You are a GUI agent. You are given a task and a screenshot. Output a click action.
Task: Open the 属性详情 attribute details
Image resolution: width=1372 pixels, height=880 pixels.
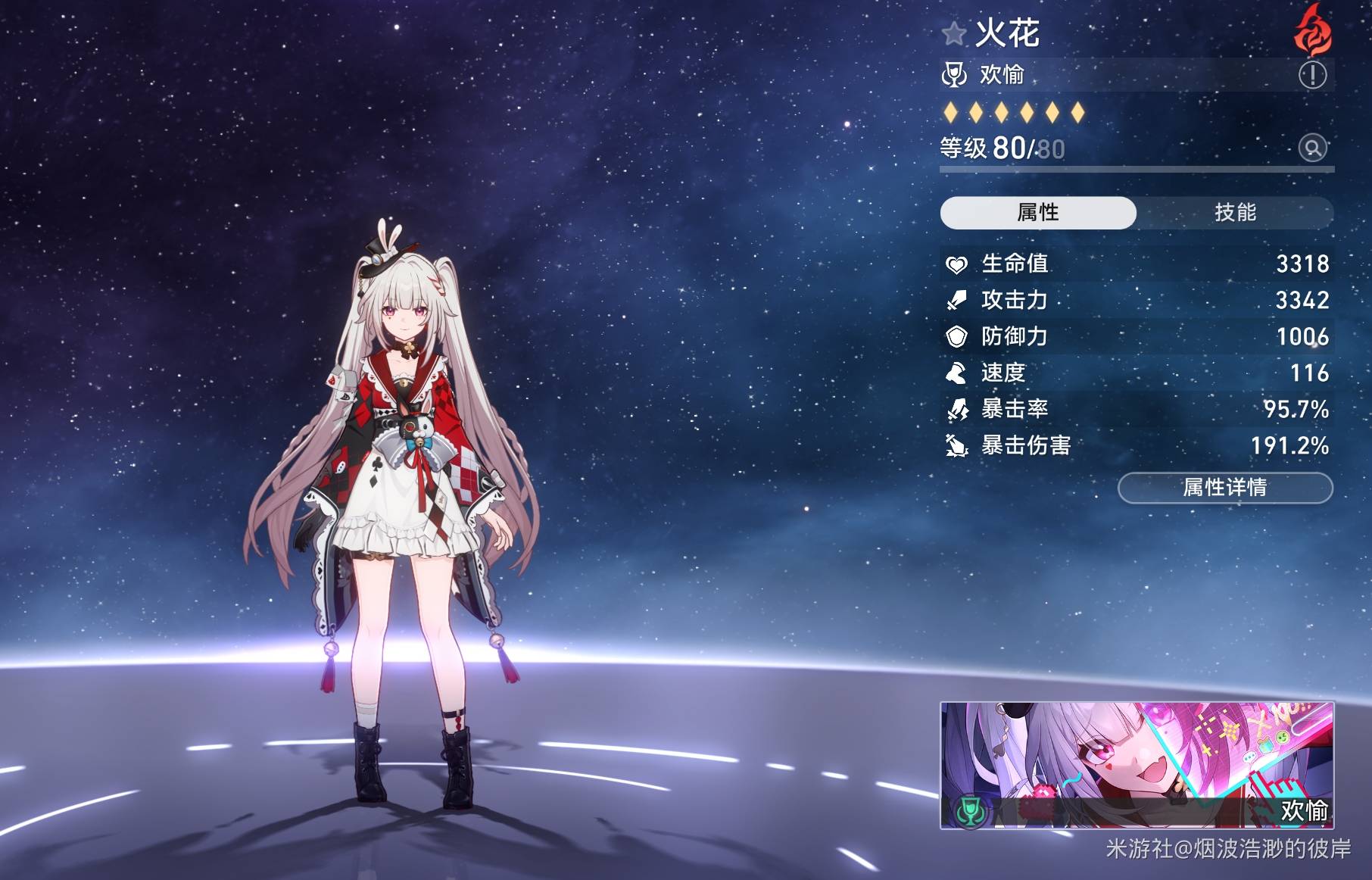pyautogui.click(x=1224, y=488)
